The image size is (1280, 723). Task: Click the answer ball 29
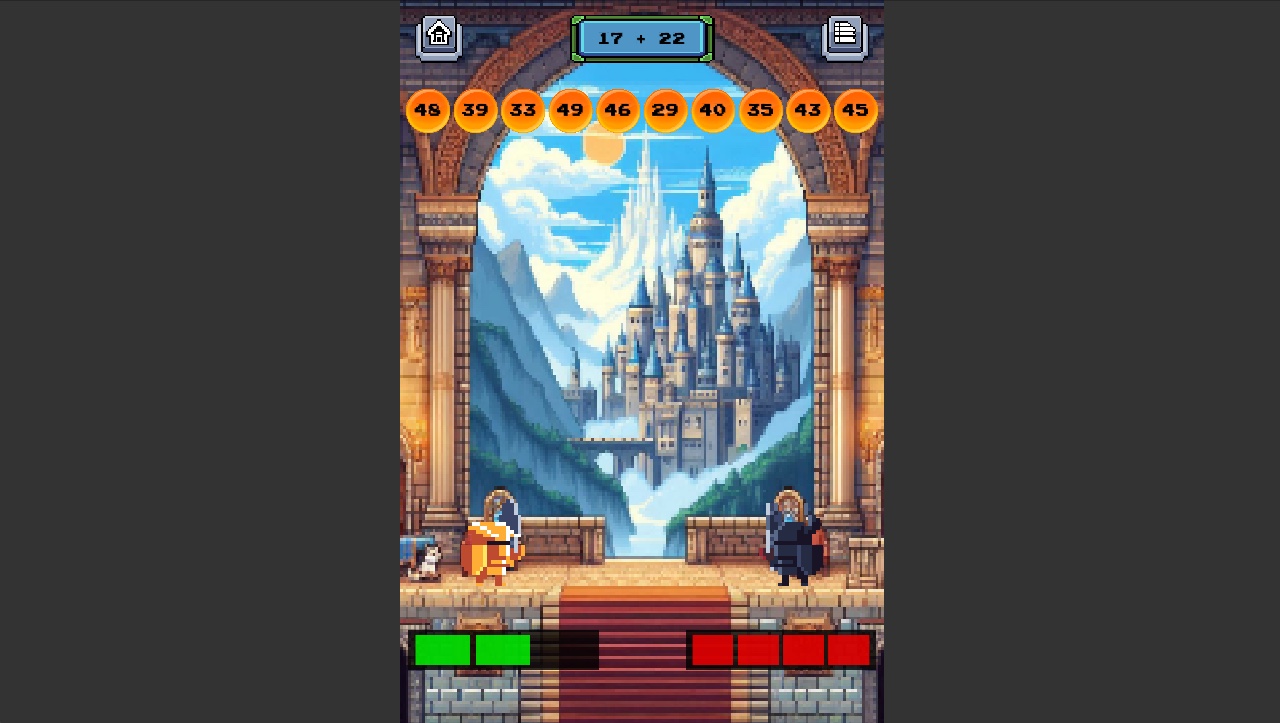pos(665,110)
